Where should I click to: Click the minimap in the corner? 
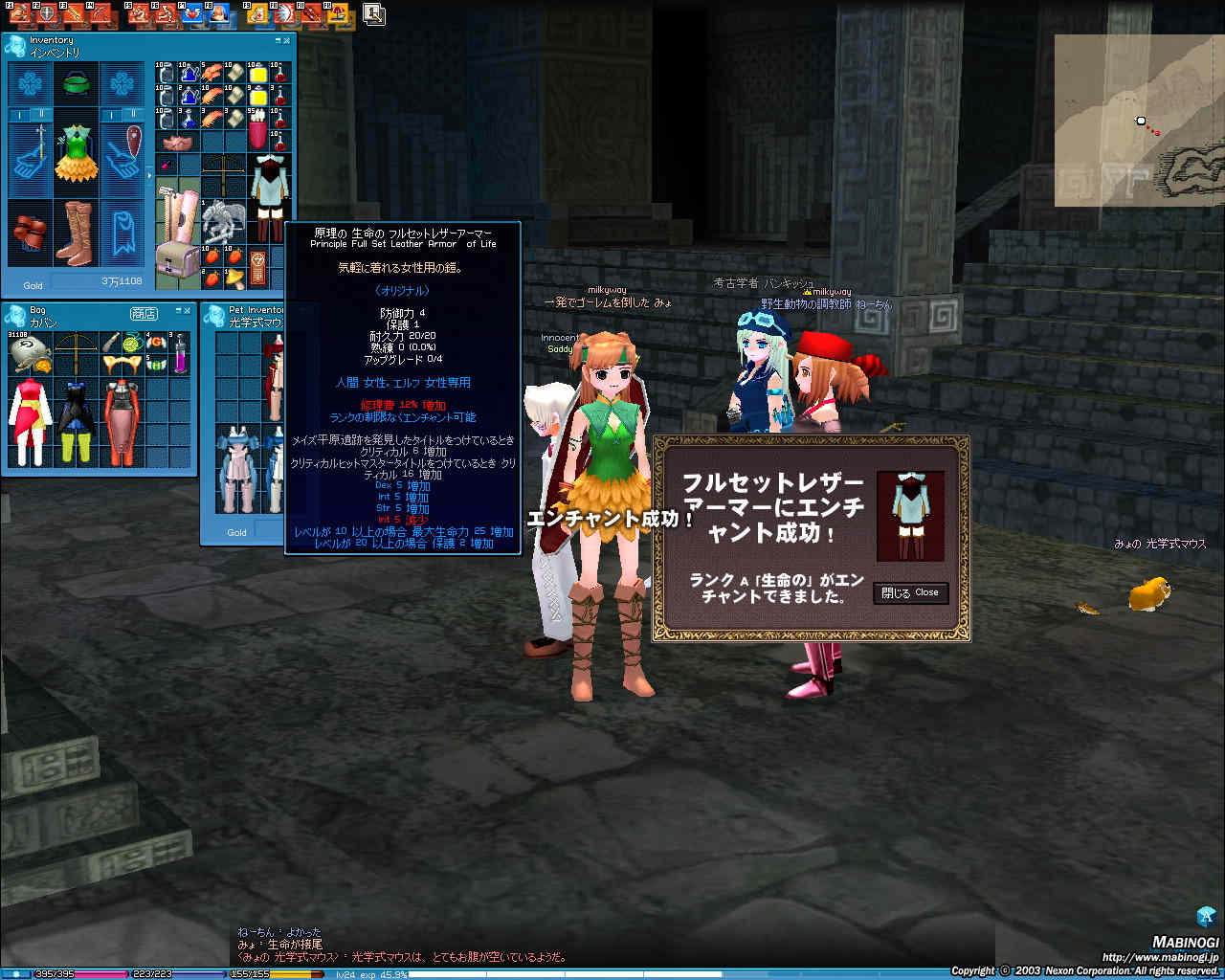(x=1138, y=121)
